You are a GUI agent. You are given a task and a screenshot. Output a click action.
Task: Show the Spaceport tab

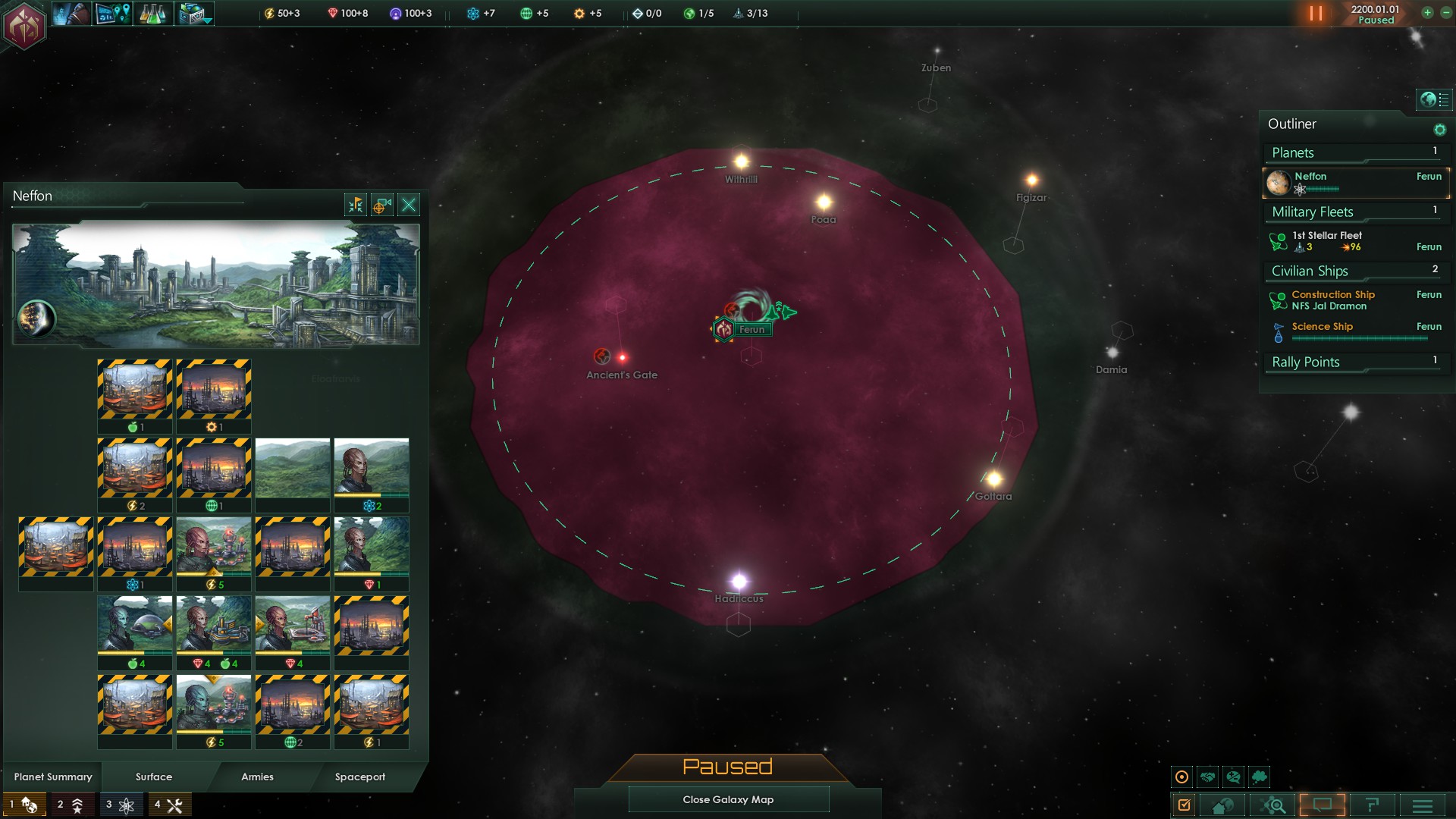coord(360,777)
